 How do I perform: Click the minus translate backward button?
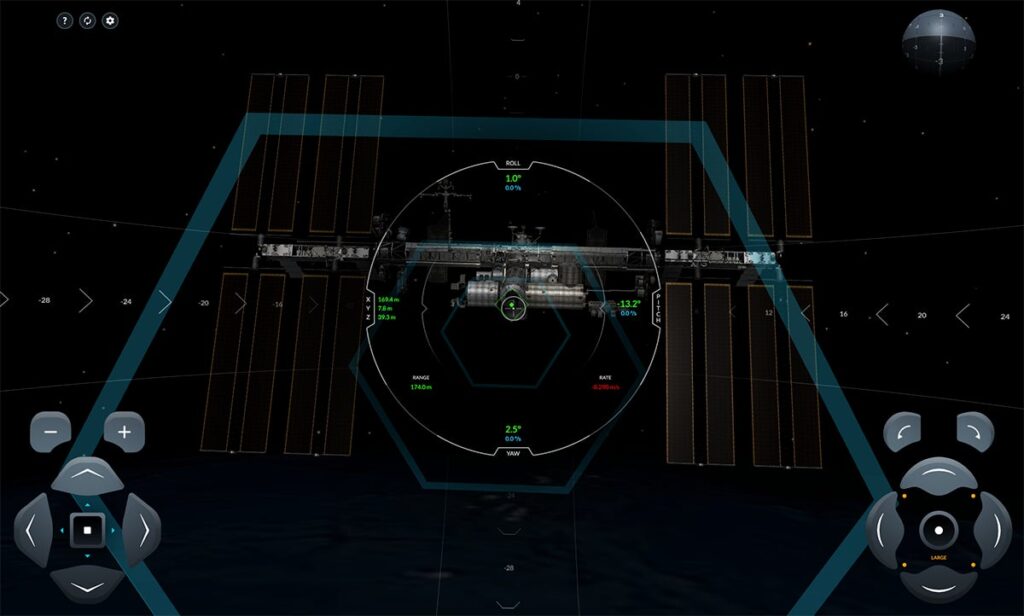[x=50, y=432]
